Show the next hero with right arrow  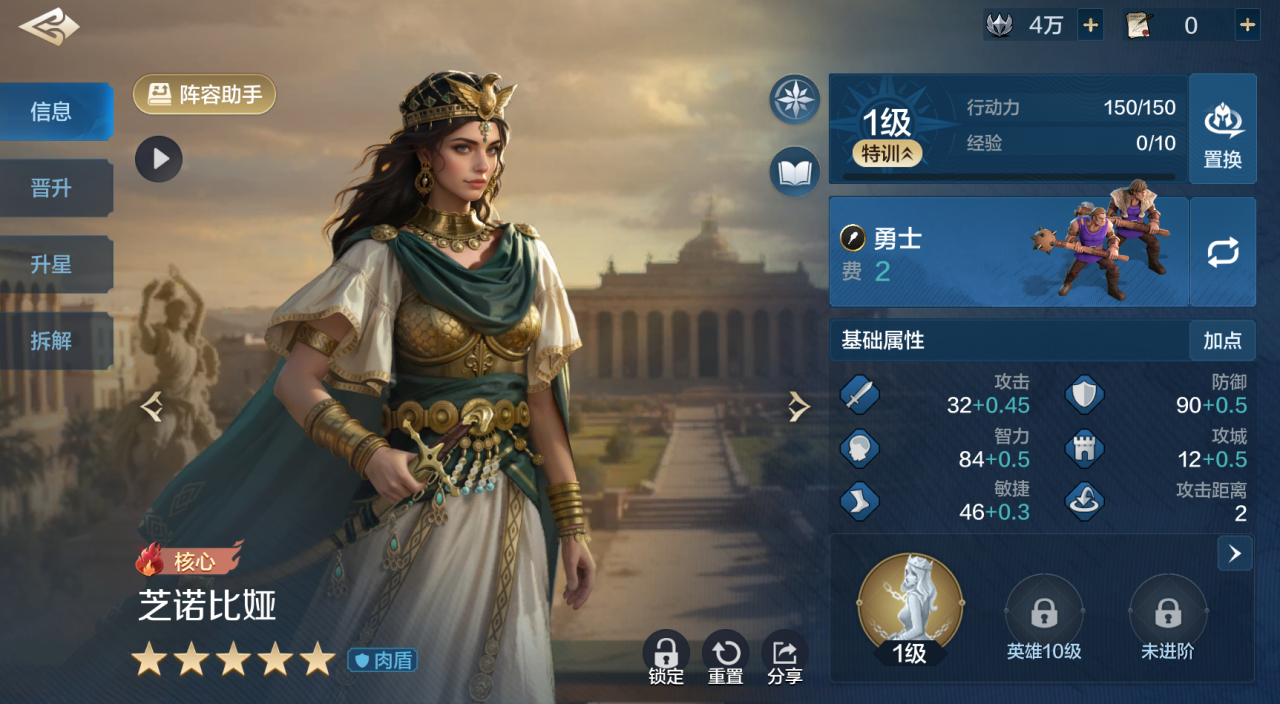click(x=798, y=406)
